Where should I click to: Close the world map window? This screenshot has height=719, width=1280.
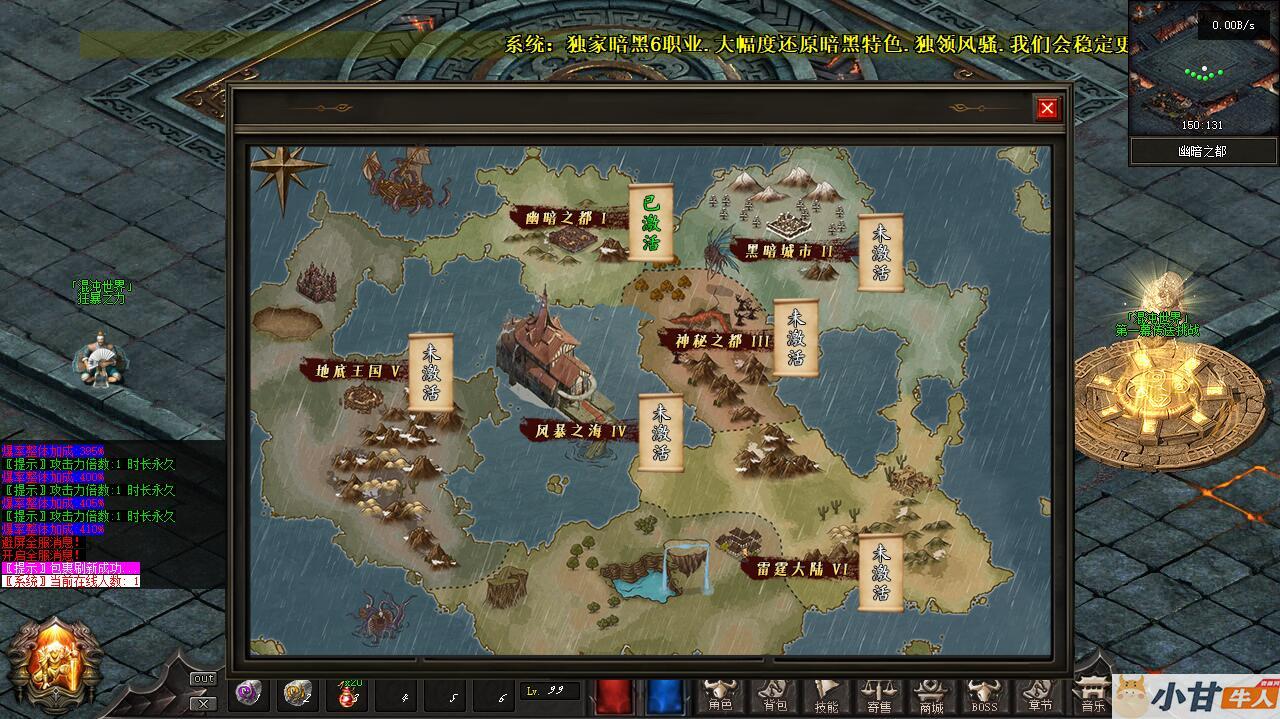(1047, 108)
